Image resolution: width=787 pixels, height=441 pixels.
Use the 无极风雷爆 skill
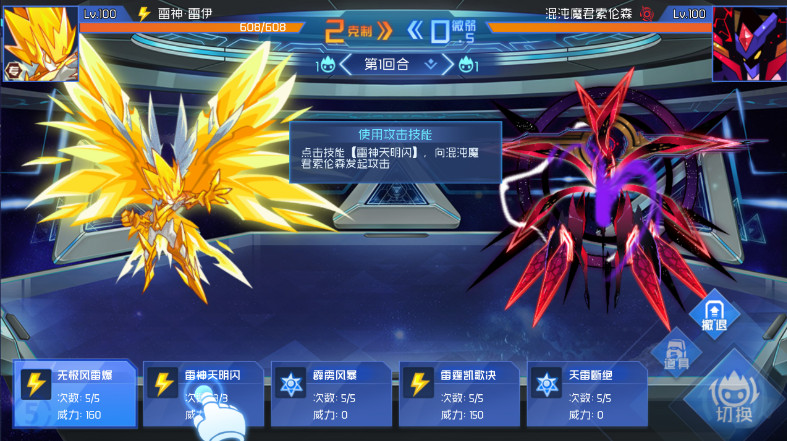coord(73,393)
